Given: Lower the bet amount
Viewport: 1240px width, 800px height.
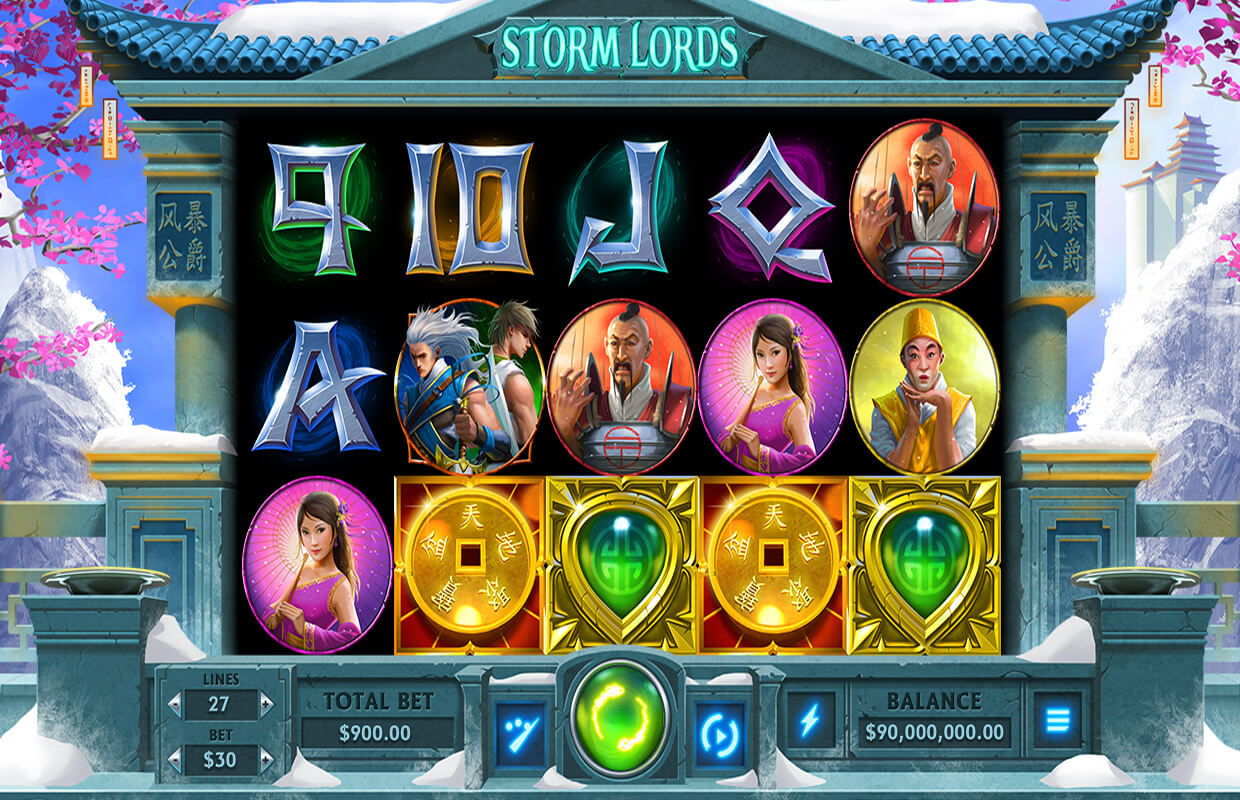Looking at the screenshot, I should 174,760.
